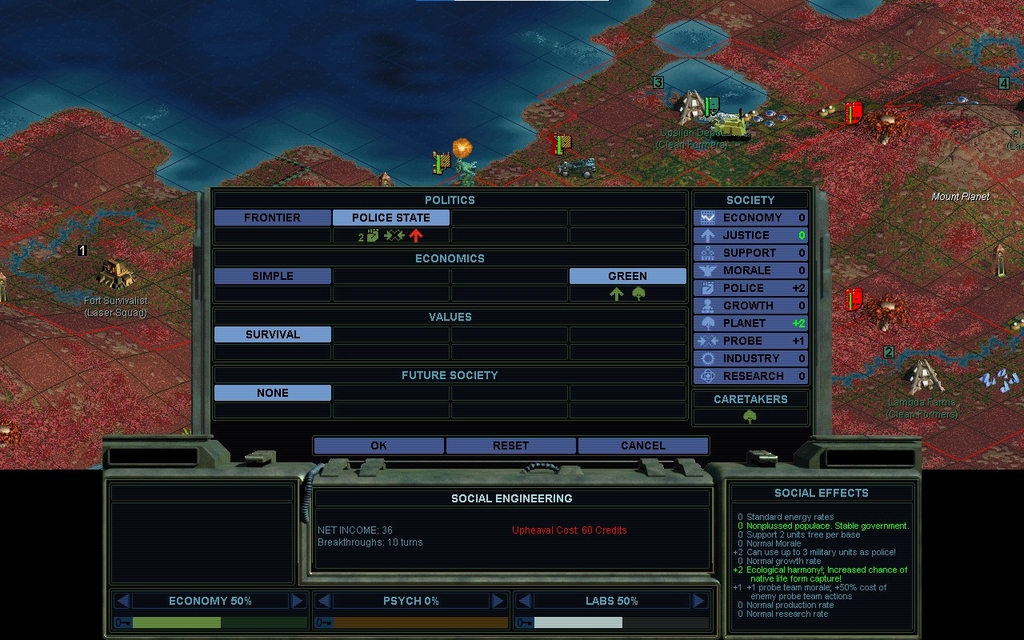Image resolution: width=1024 pixels, height=640 pixels.
Task: Cancel the social engineering dialog
Action: [642, 446]
